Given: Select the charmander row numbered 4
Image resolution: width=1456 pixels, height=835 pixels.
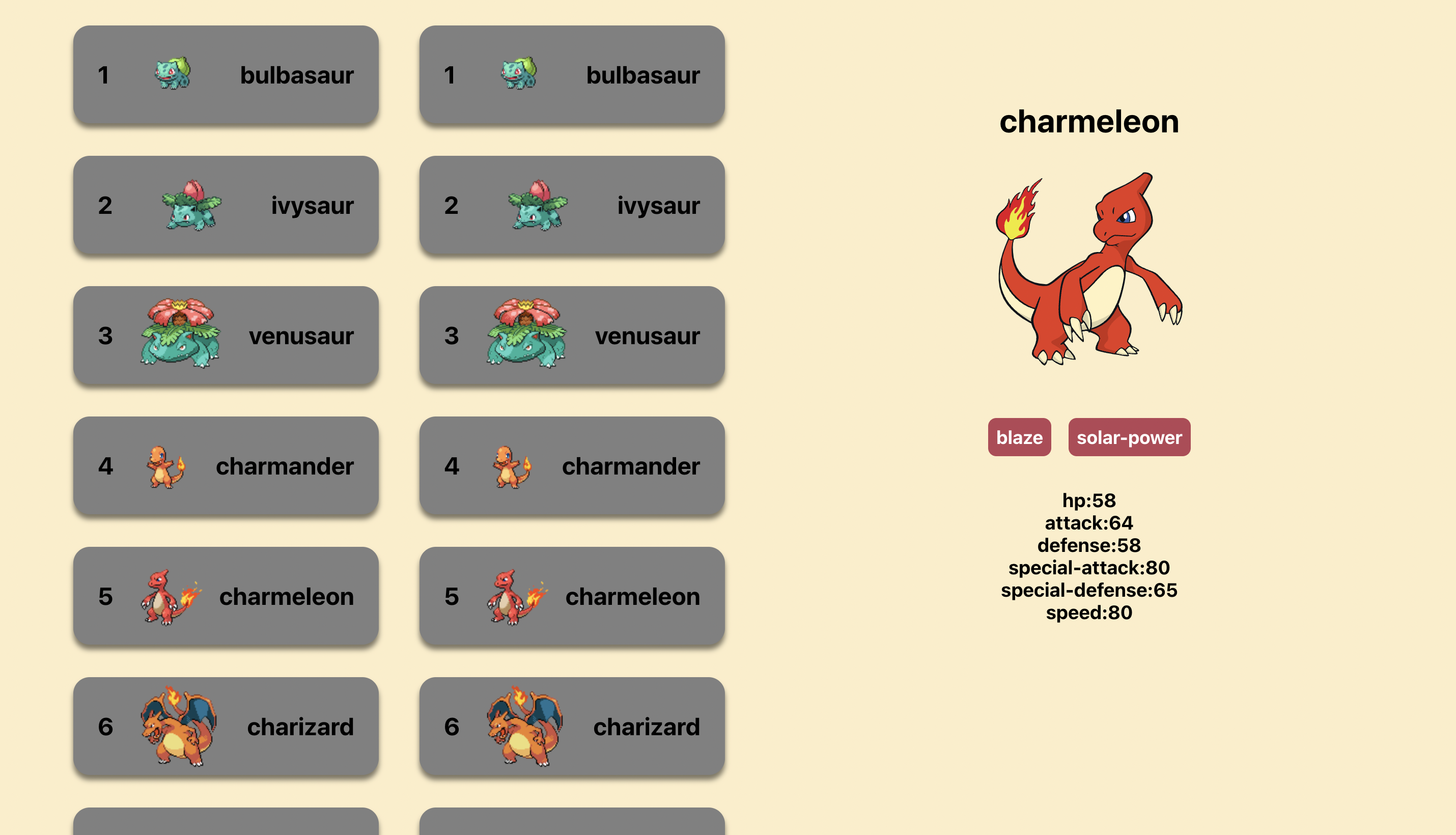Looking at the screenshot, I should (226, 466).
